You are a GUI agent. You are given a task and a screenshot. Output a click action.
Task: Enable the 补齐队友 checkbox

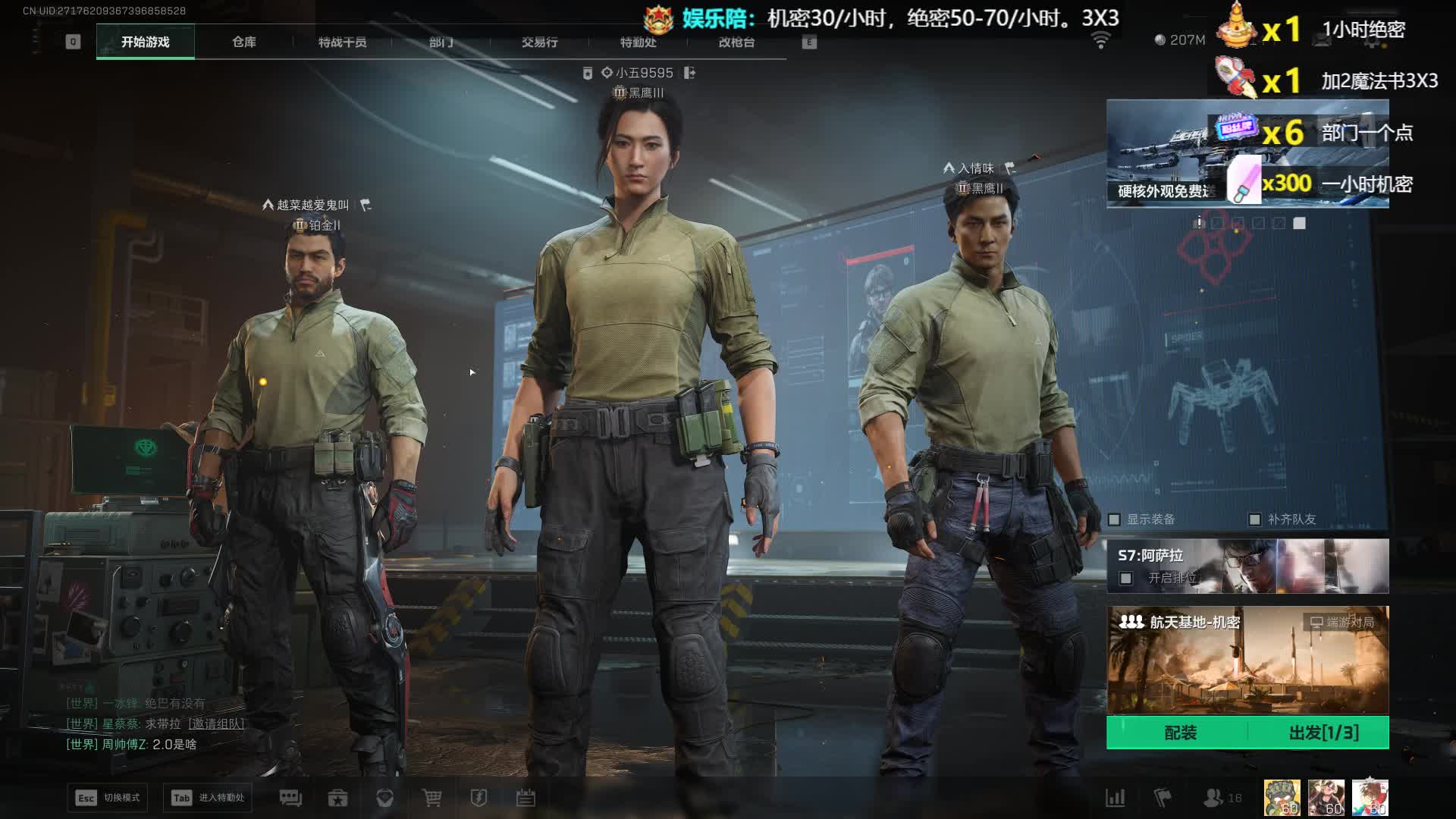coord(1255,519)
